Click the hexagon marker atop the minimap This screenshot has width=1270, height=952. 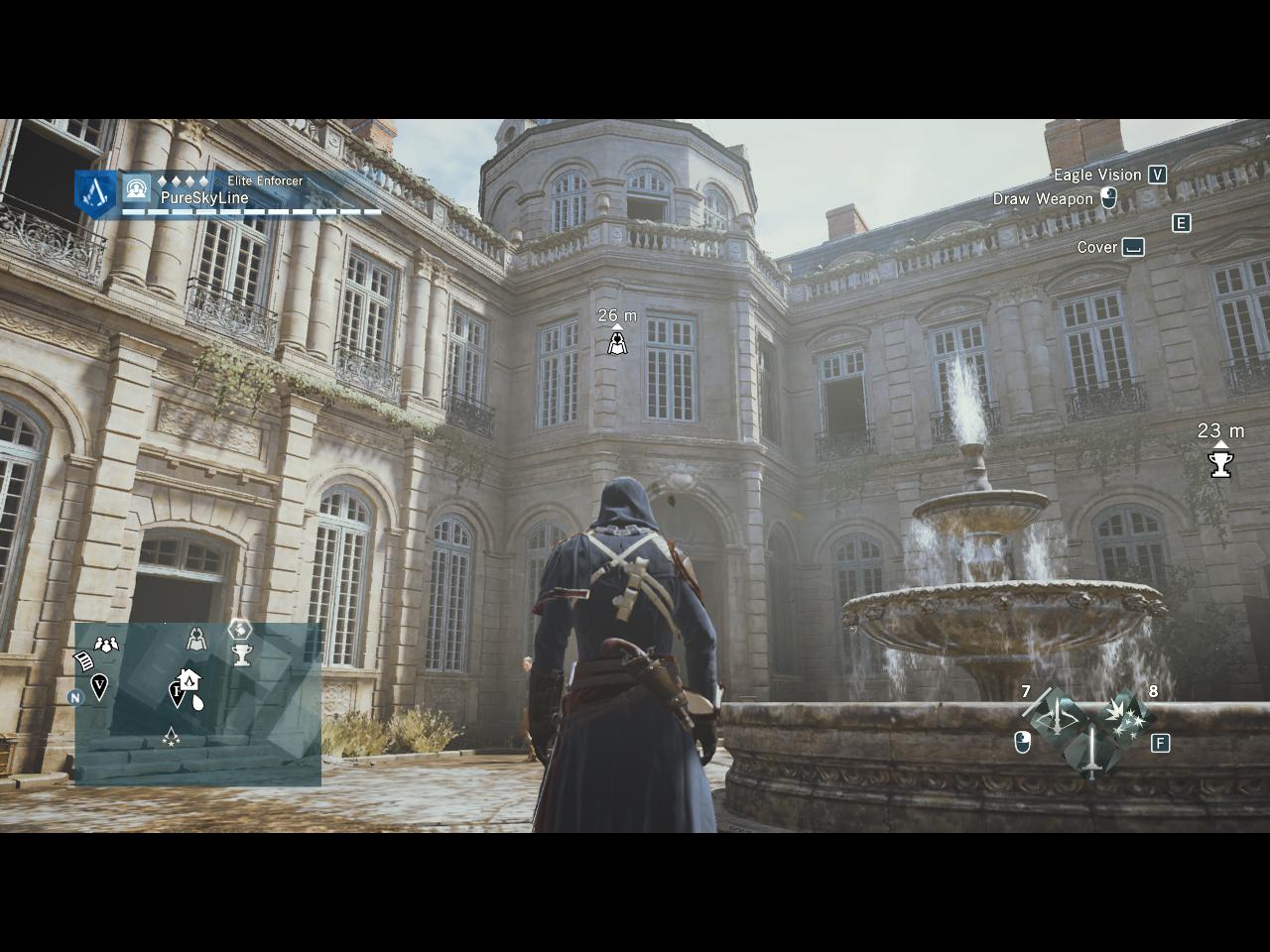(240, 630)
